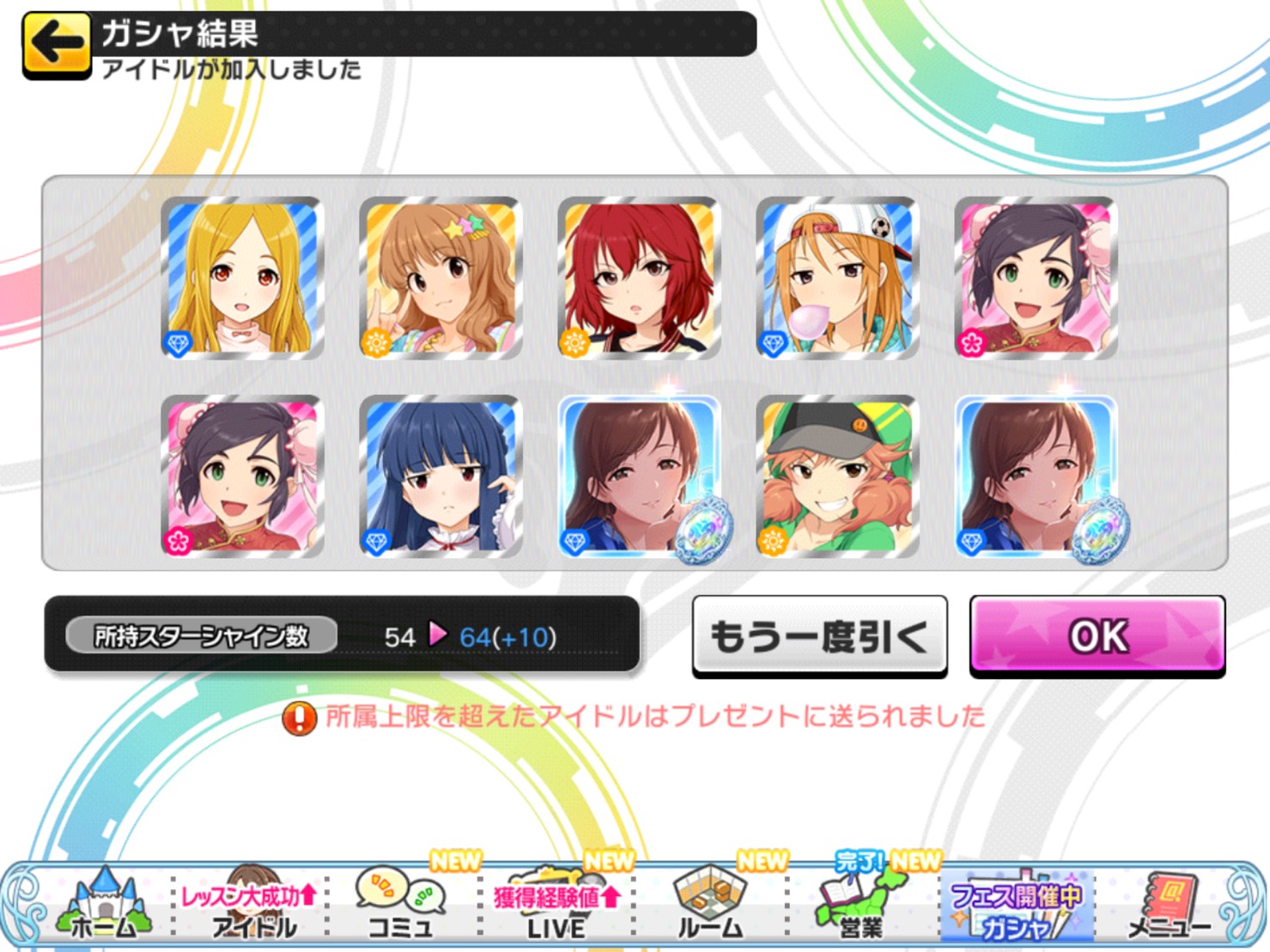The height and width of the screenshot is (952, 1270).
Task: Select the blue-haired idol card
Action: point(441,476)
